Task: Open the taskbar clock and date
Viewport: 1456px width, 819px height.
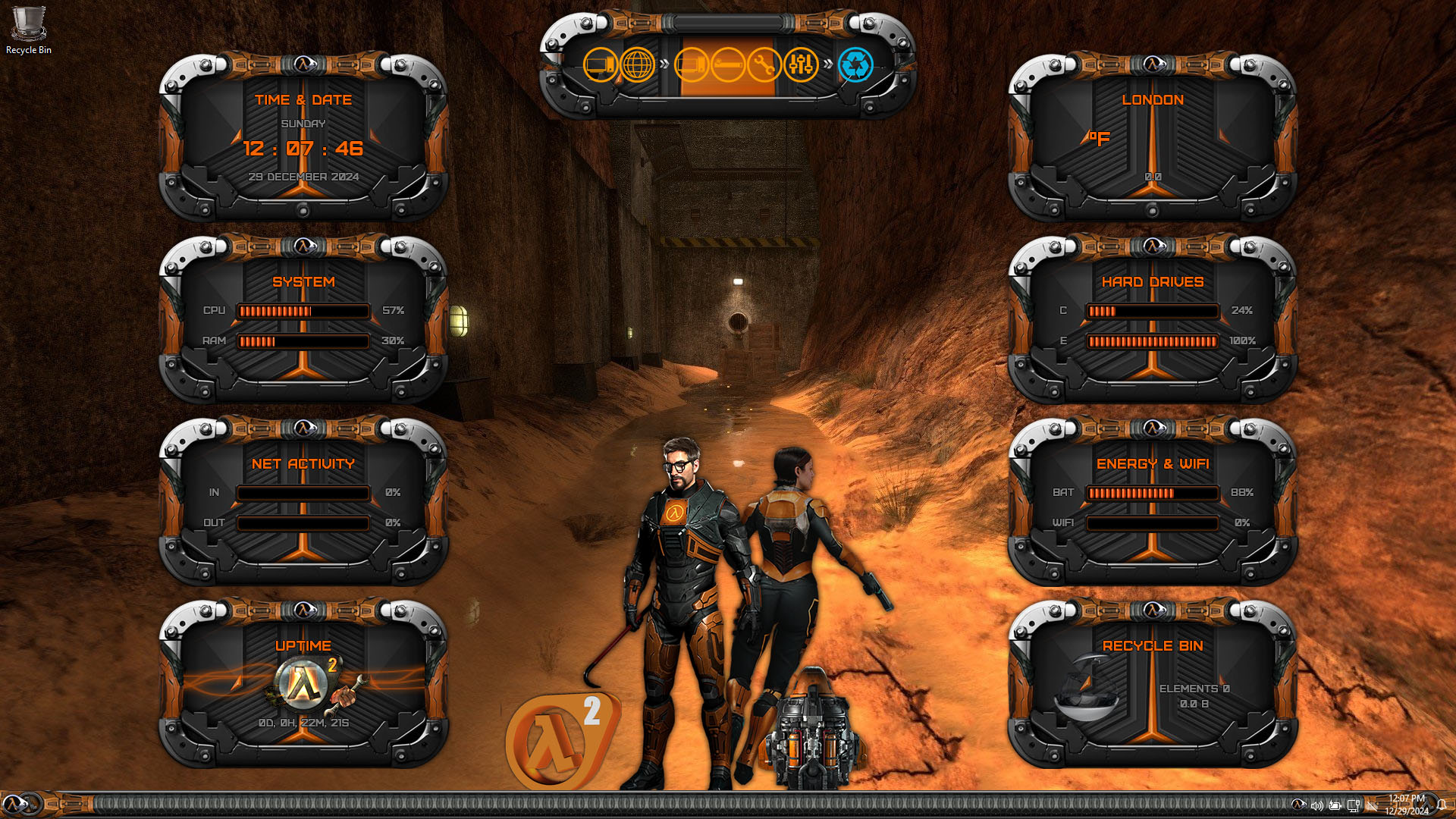Action: pos(1407,805)
